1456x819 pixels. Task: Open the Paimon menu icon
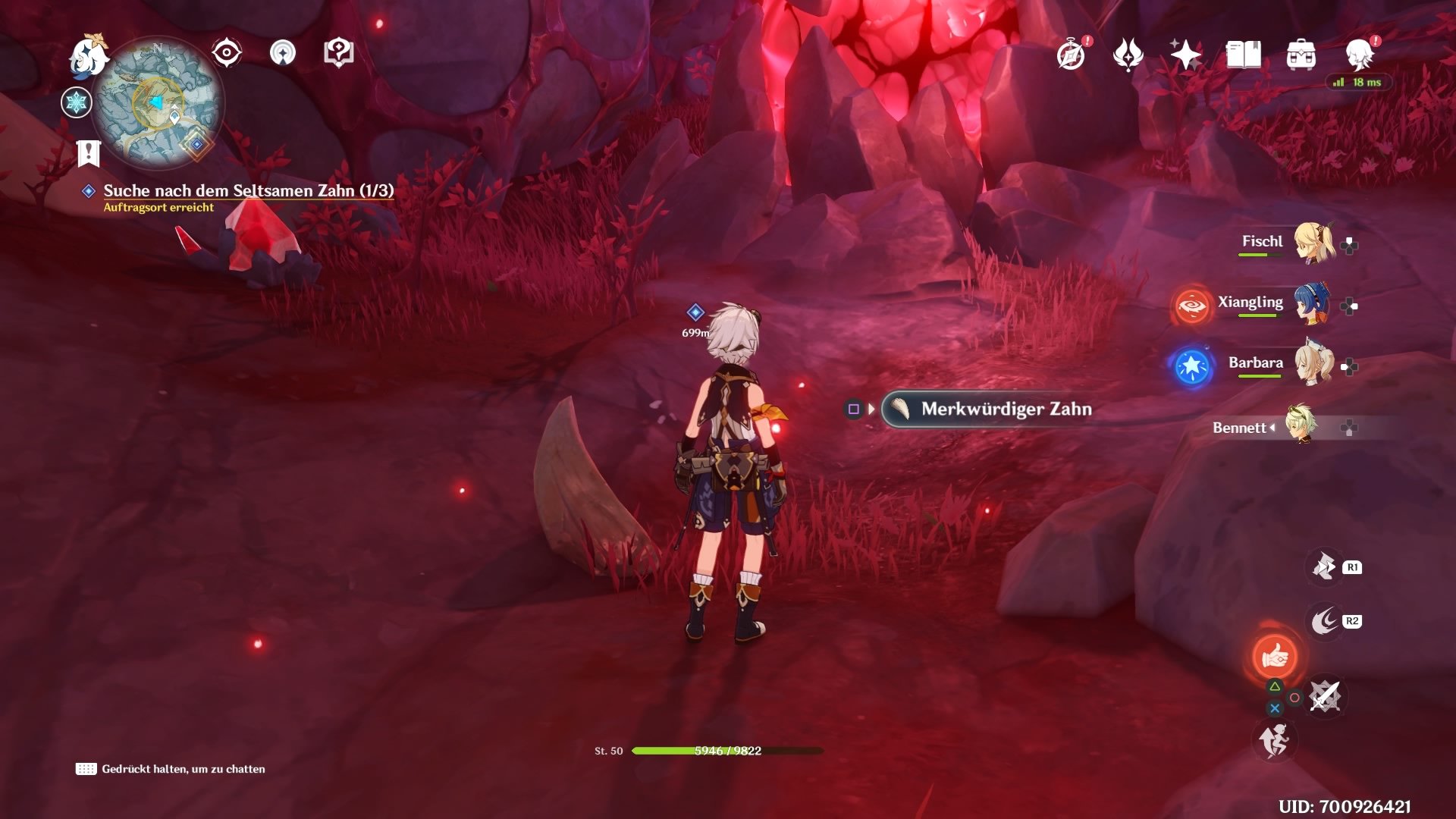click(89, 56)
